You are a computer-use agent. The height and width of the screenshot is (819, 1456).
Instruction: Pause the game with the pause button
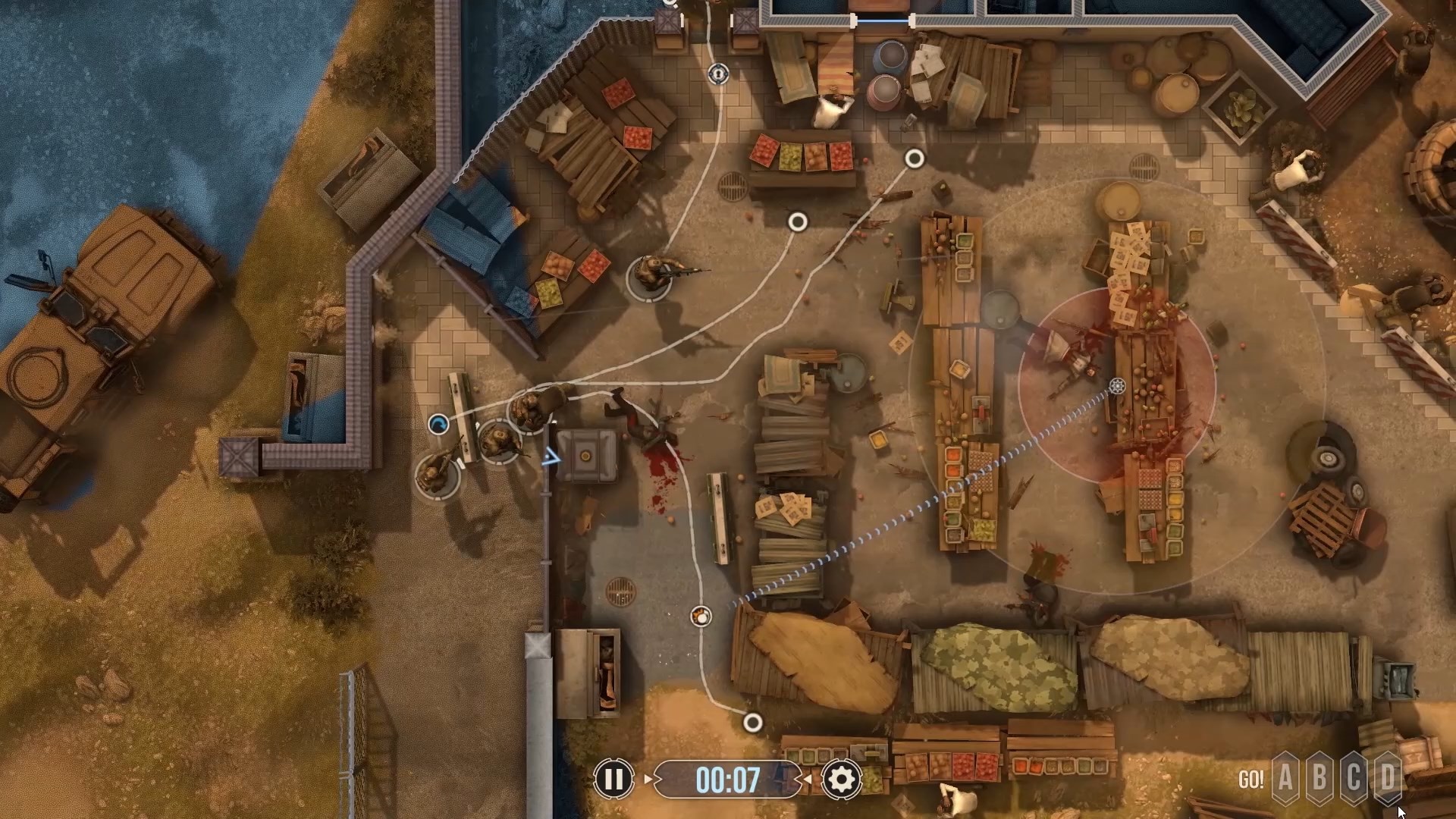613,779
